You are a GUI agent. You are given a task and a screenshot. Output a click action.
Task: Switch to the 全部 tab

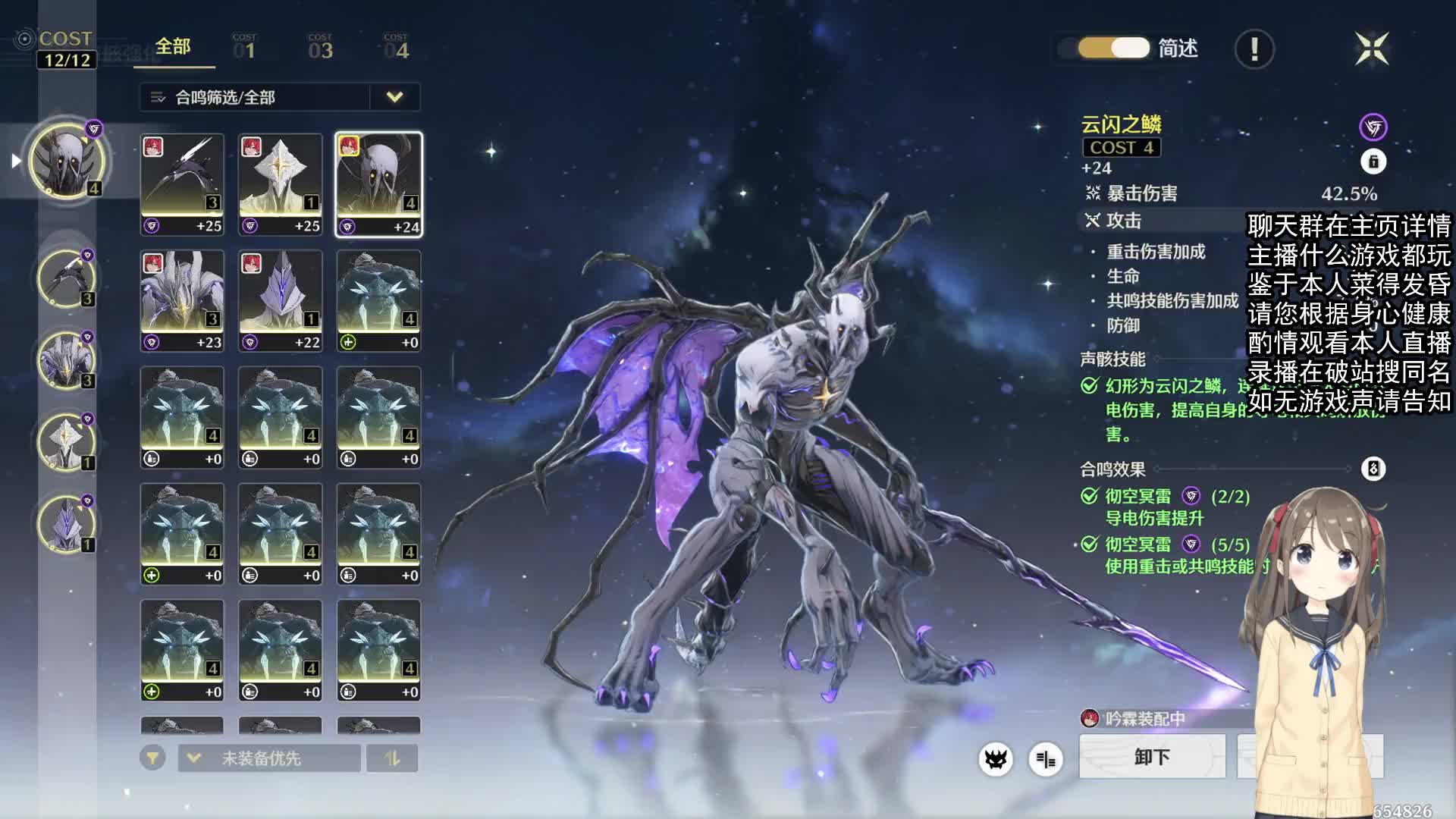pyautogui.click(x=173, y=47)
